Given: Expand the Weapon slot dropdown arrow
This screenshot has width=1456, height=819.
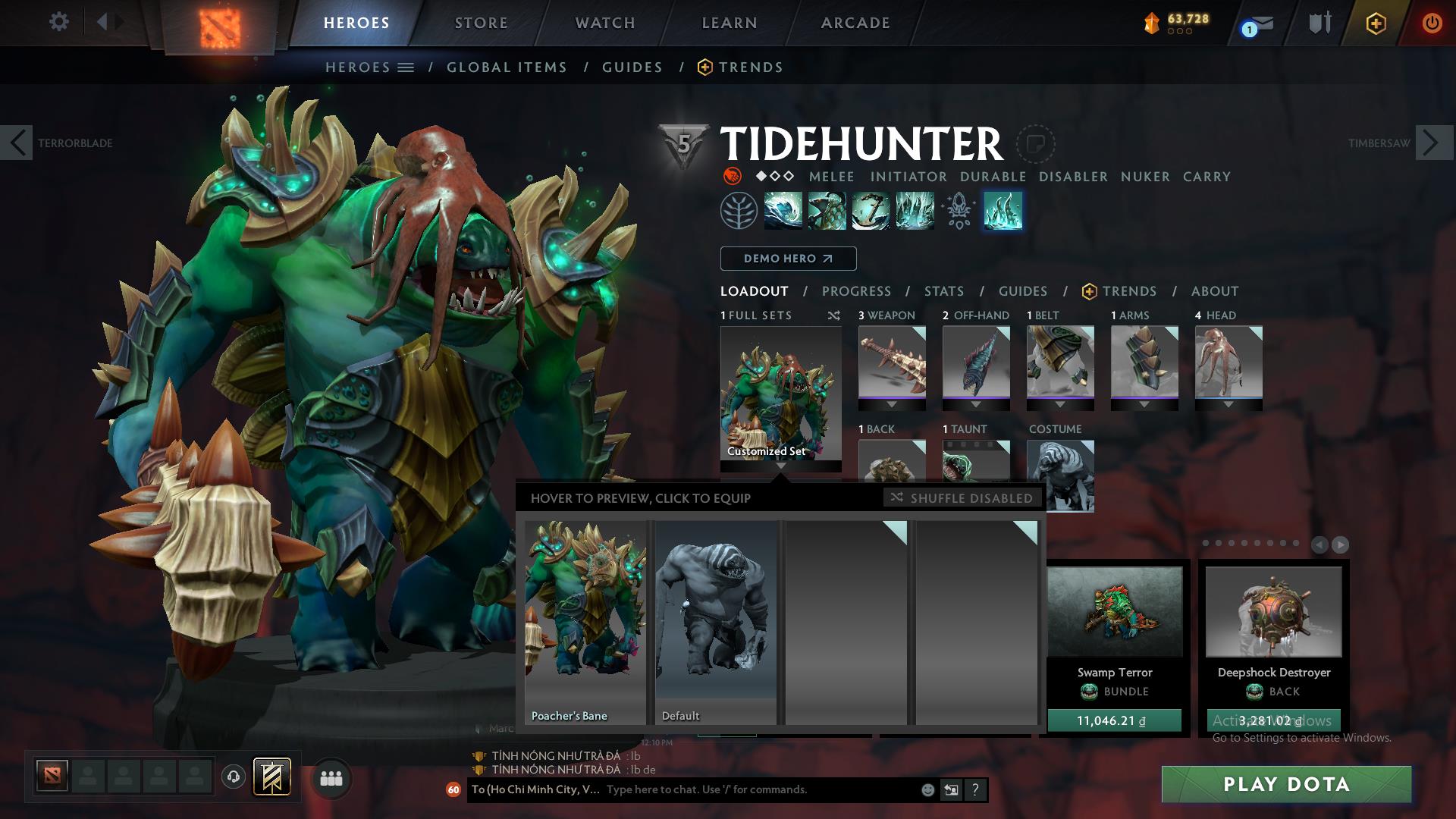Looking at the screenshot, I should tap(892, 405).
